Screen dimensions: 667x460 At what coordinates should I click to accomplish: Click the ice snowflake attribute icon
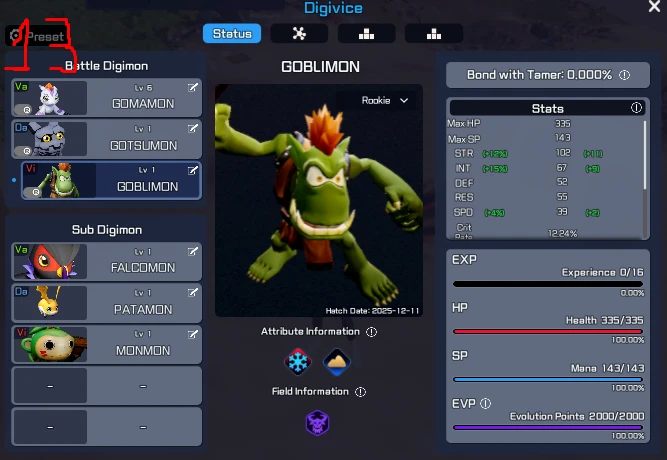(x=299, y=361)
